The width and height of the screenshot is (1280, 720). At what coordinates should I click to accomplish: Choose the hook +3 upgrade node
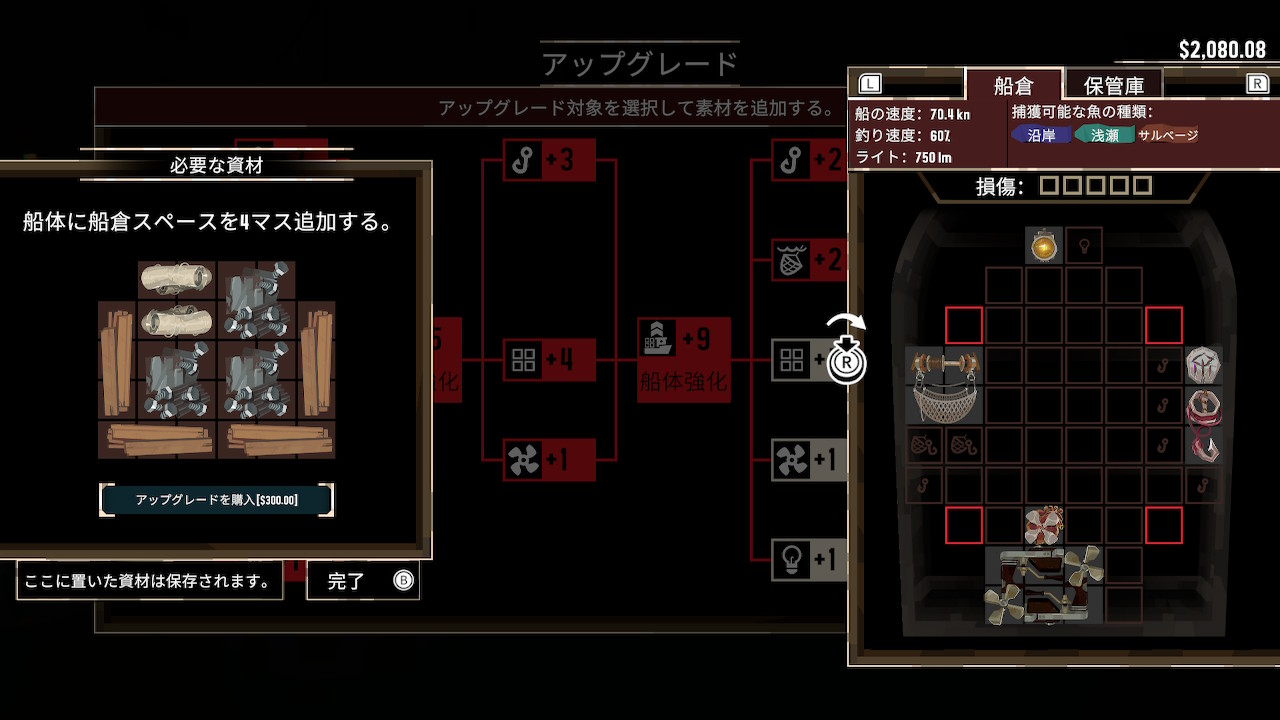tap(549, 160)
